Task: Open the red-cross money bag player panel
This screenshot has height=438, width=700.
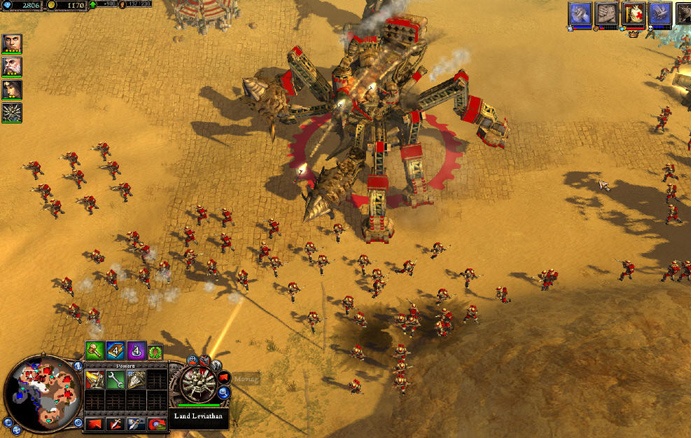Action: pos(634,13)
